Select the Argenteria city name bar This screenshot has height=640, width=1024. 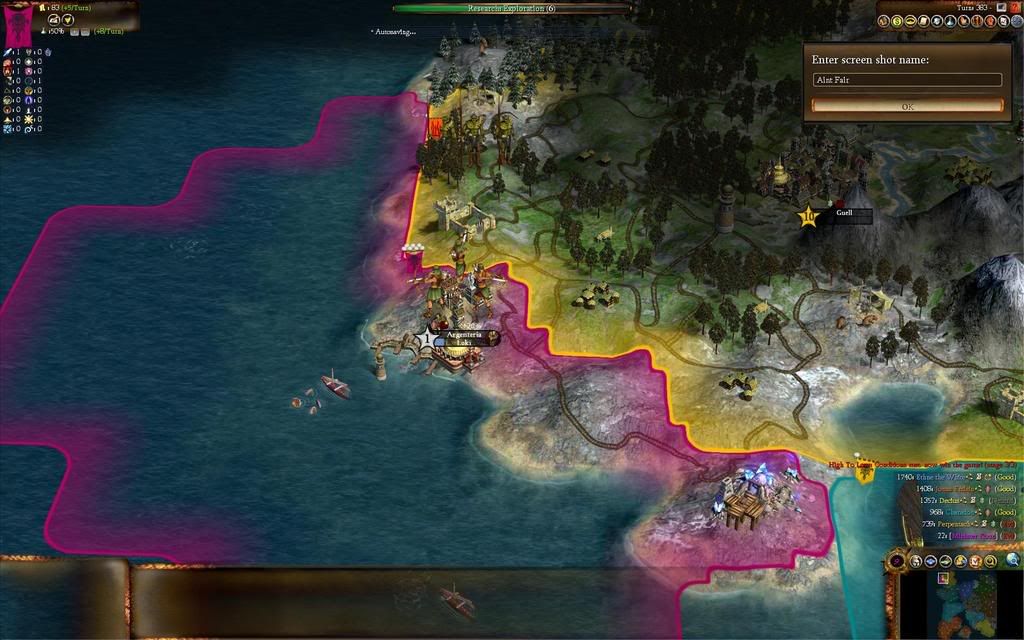464,334
